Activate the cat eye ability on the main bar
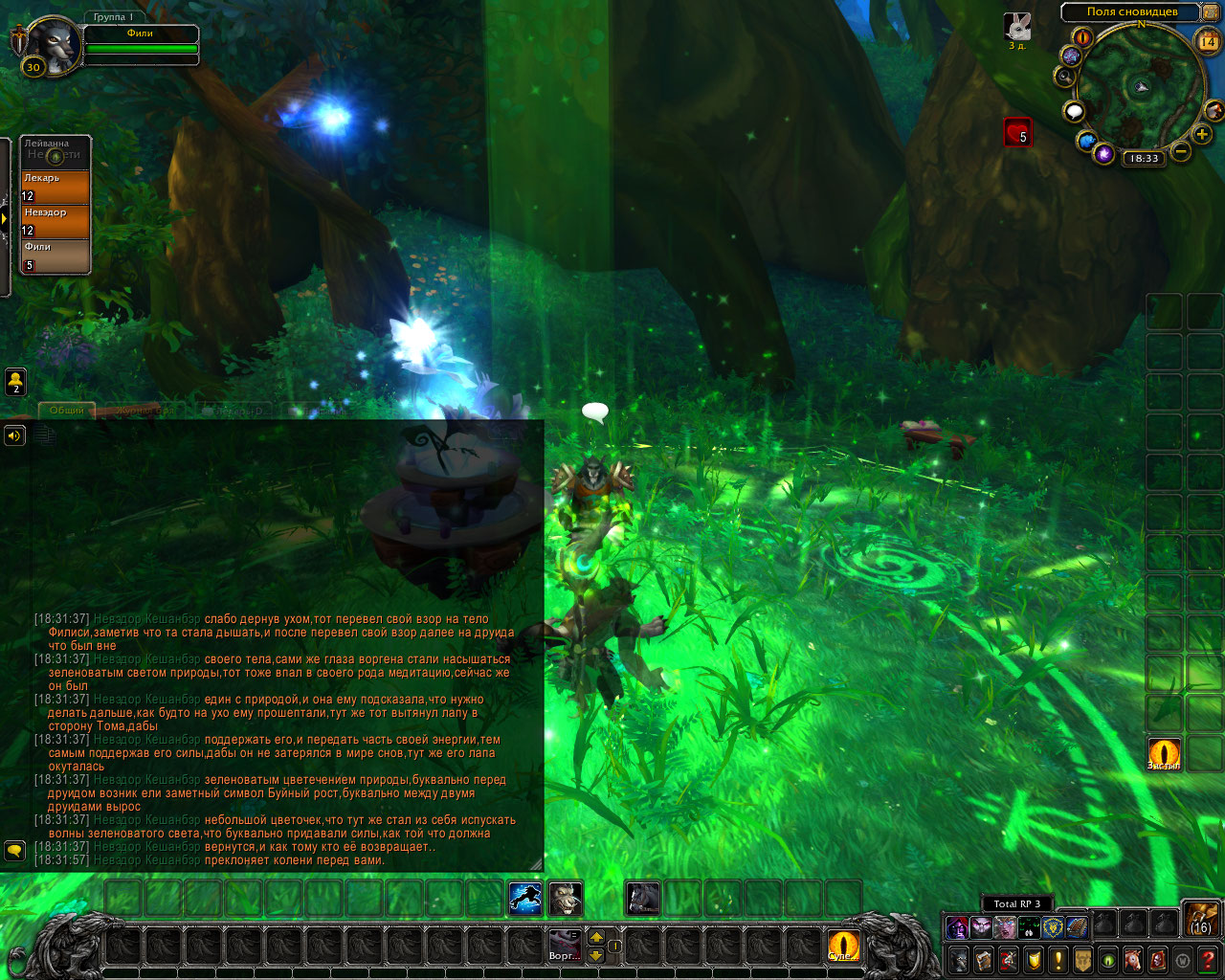The width and height of the screenshot is (1225, 980). point(843,946)
